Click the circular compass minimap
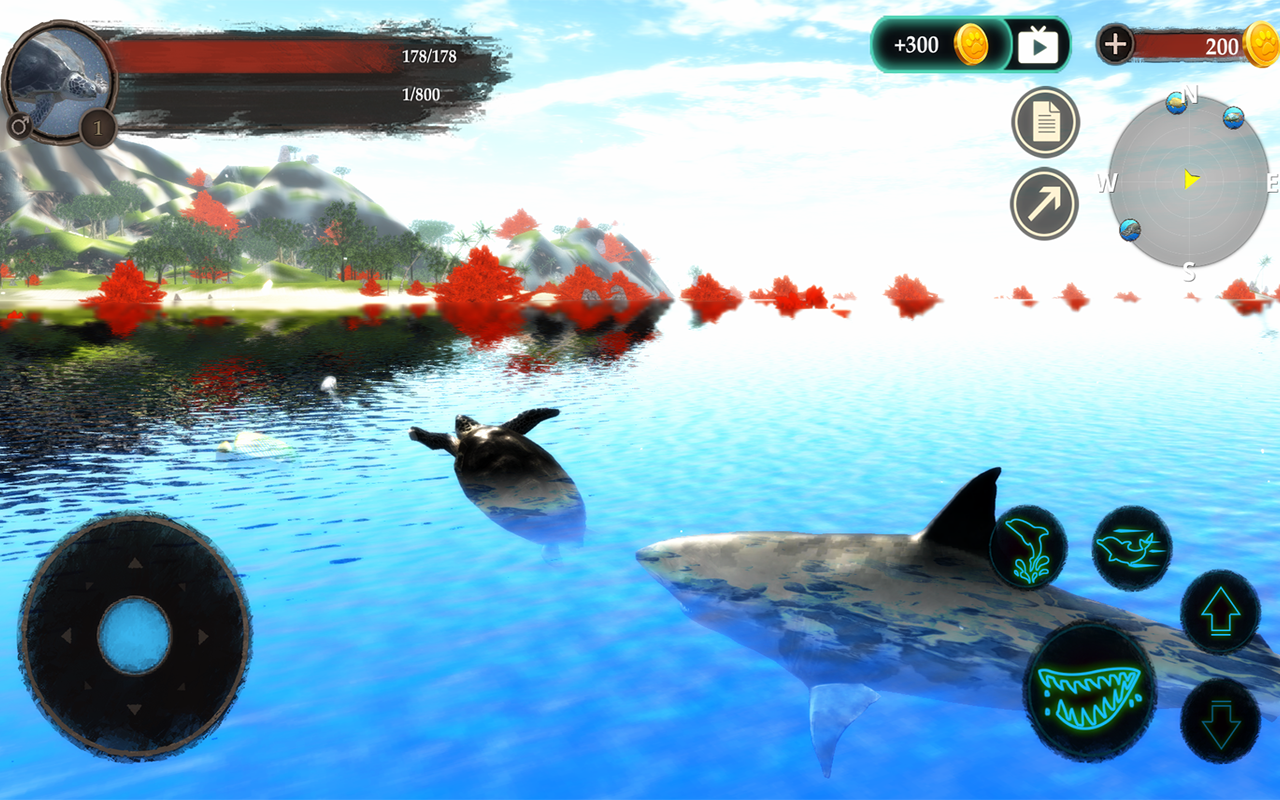1280x800 pixels. (x=1188, y=181)
